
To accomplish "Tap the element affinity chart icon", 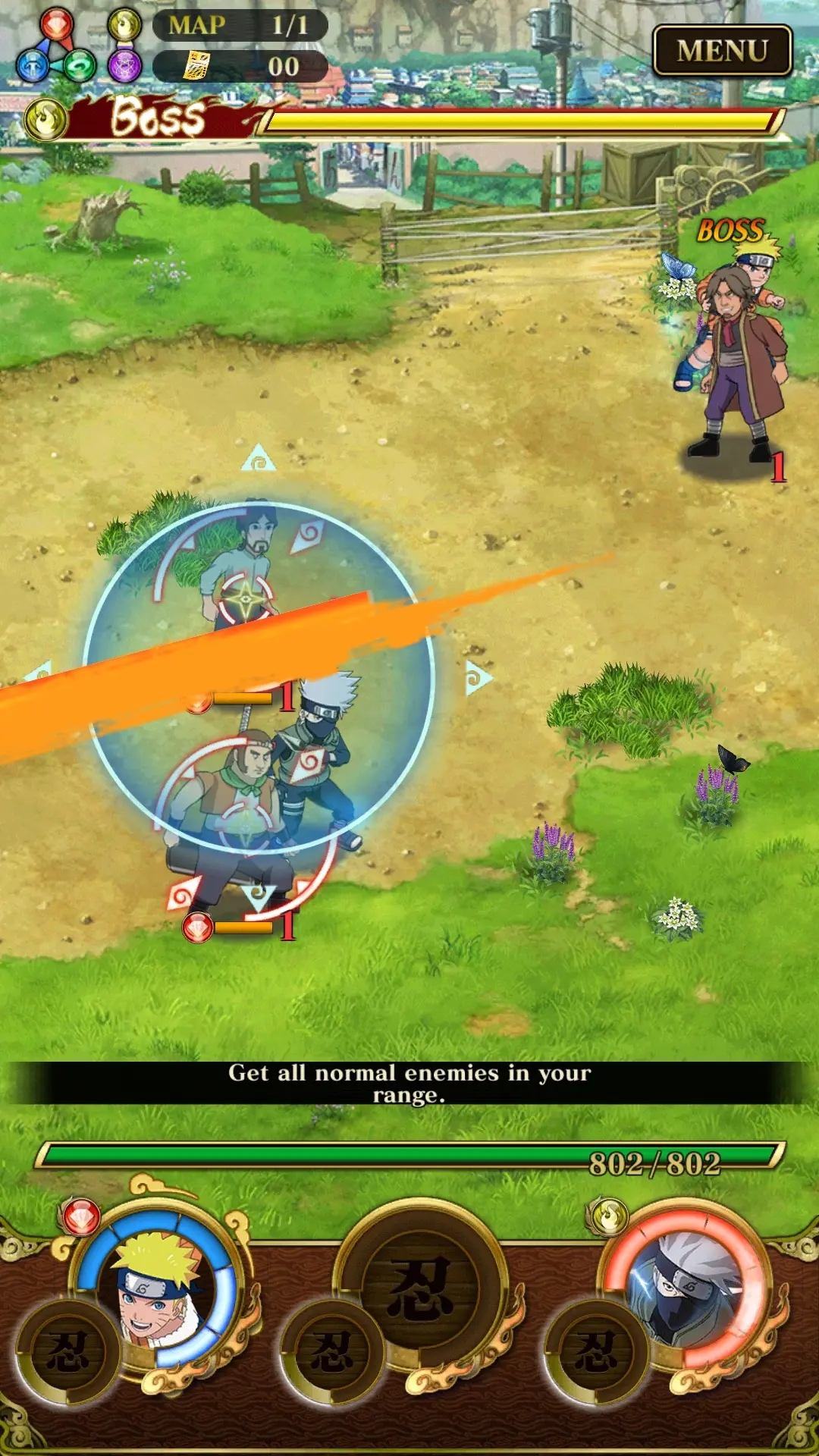I will (80, 45).
